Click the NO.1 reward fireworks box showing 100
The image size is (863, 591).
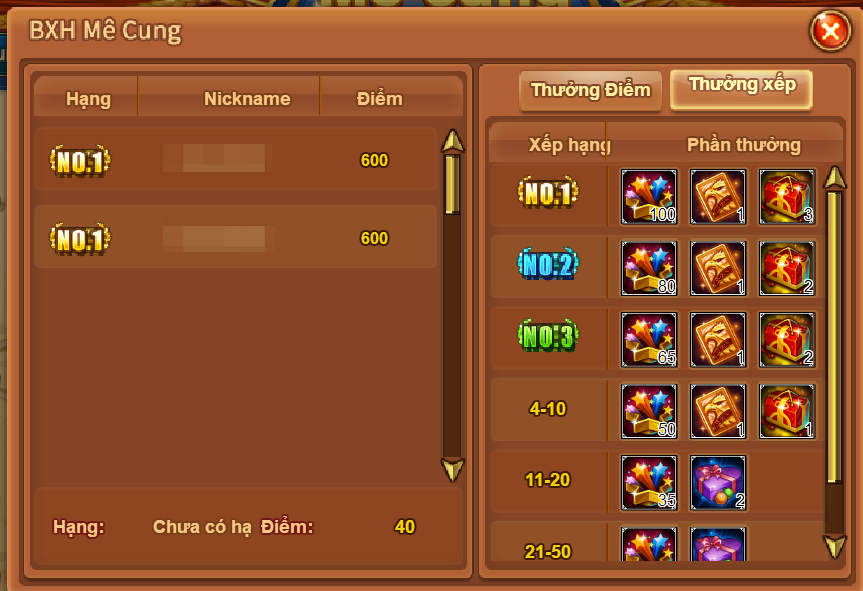(650, 197)
